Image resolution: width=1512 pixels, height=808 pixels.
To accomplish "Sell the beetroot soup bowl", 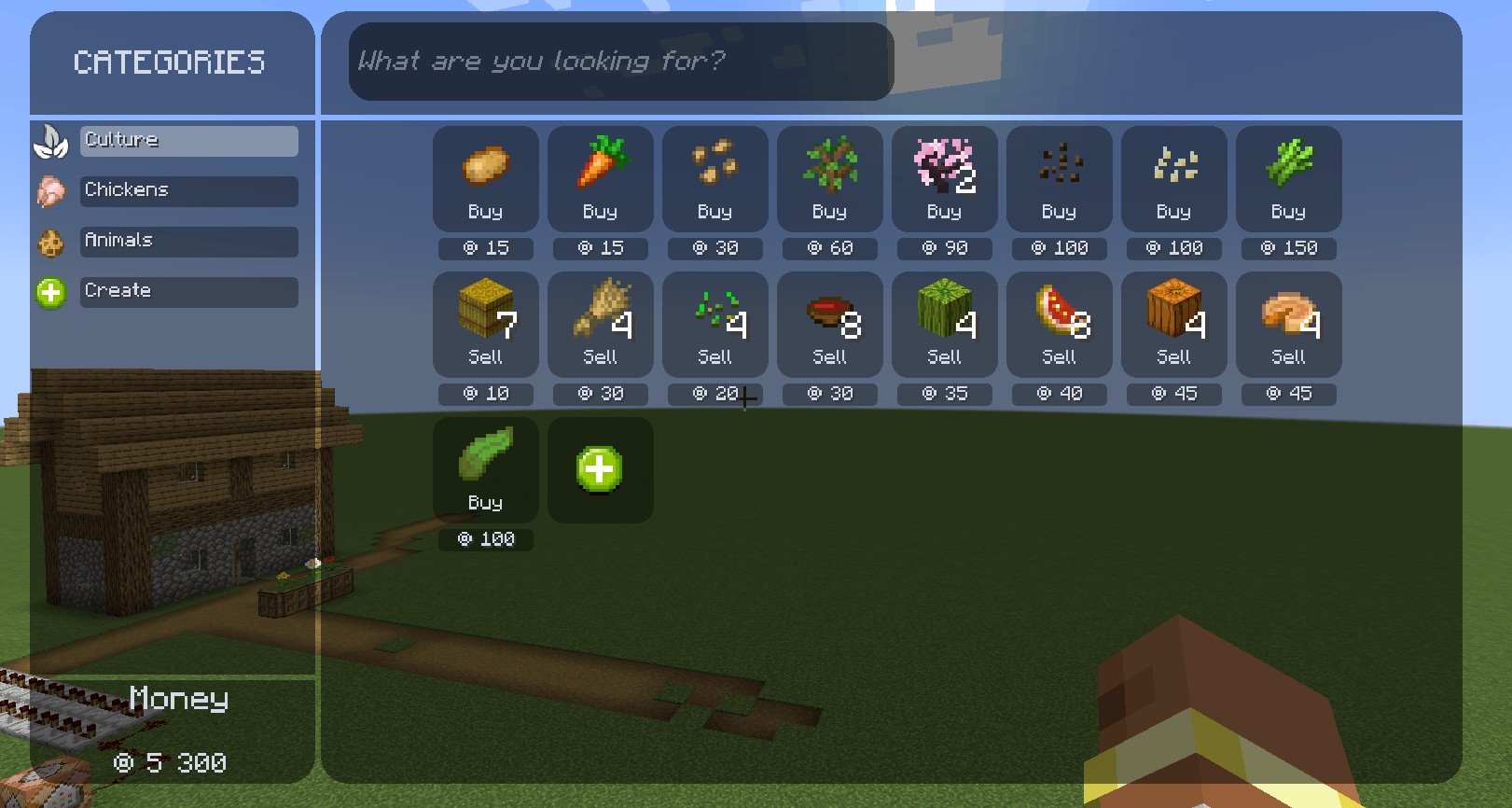I will (x=829, y=325).
